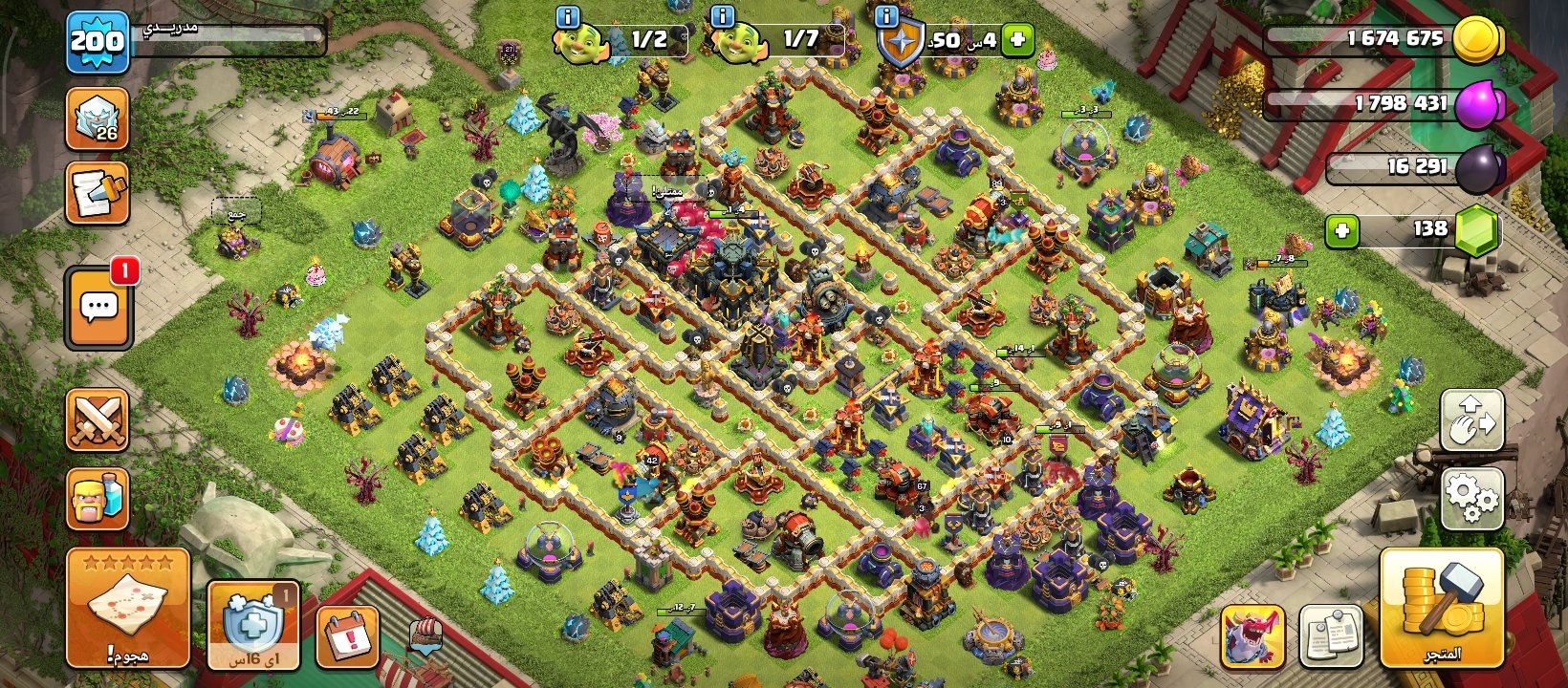This screenshot has width=1568, height=688.
Task: Open the scroll and hammer icon
Action: tap(98, 194)
